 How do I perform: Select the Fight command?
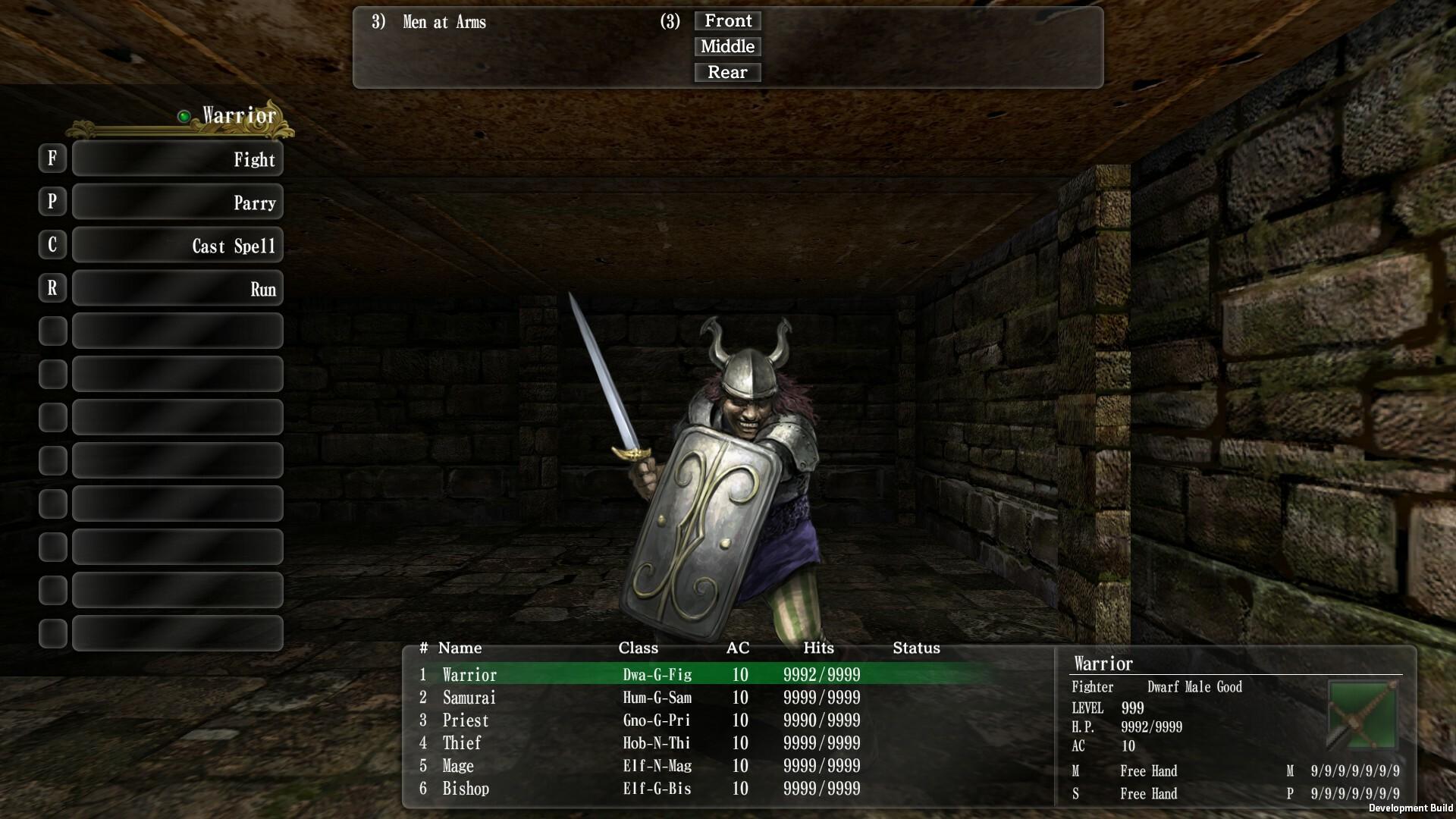pos(177,159)
